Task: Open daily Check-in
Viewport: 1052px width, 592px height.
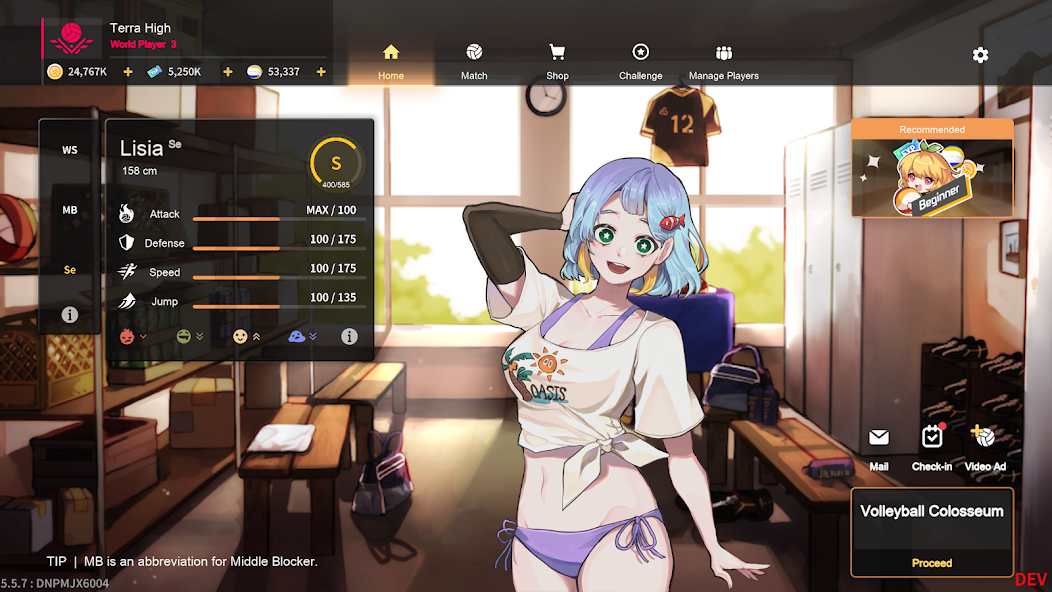Action: click(x=932, y=446)
